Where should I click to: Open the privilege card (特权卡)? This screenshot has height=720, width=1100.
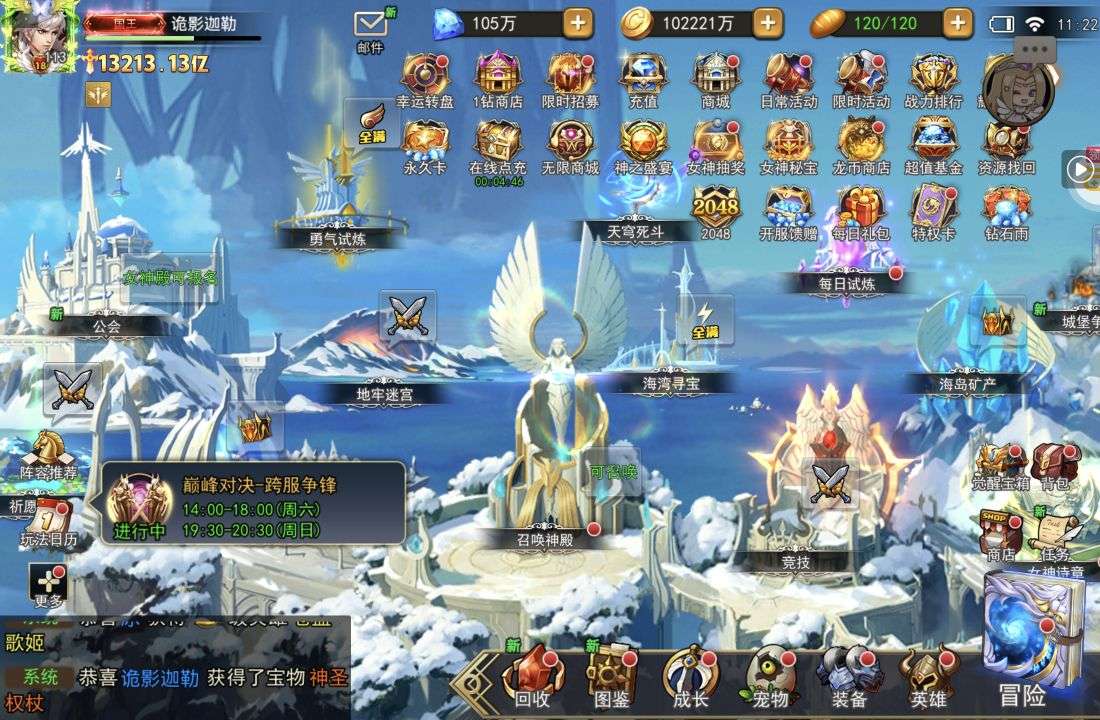[x=933, y=211]
